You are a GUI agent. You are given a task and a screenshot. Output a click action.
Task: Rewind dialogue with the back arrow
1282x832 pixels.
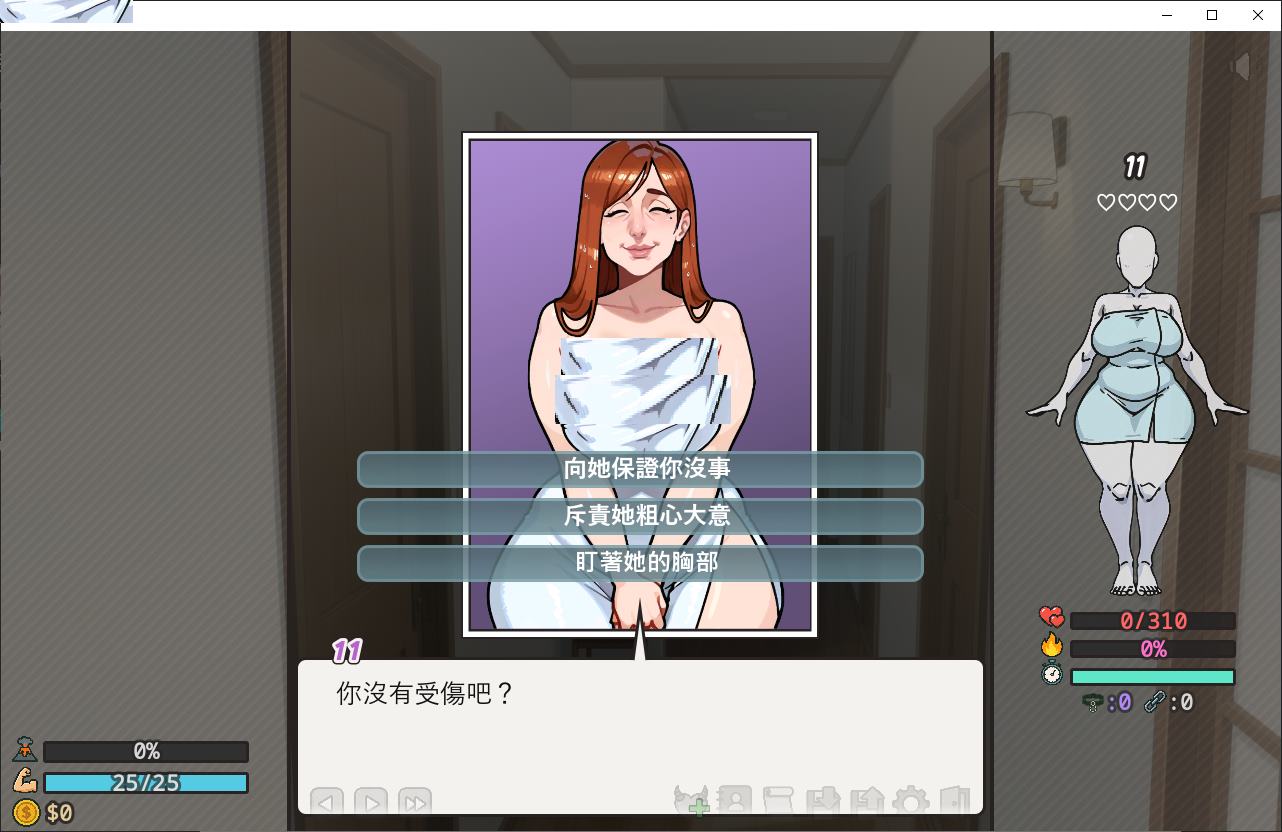(326, 802)
